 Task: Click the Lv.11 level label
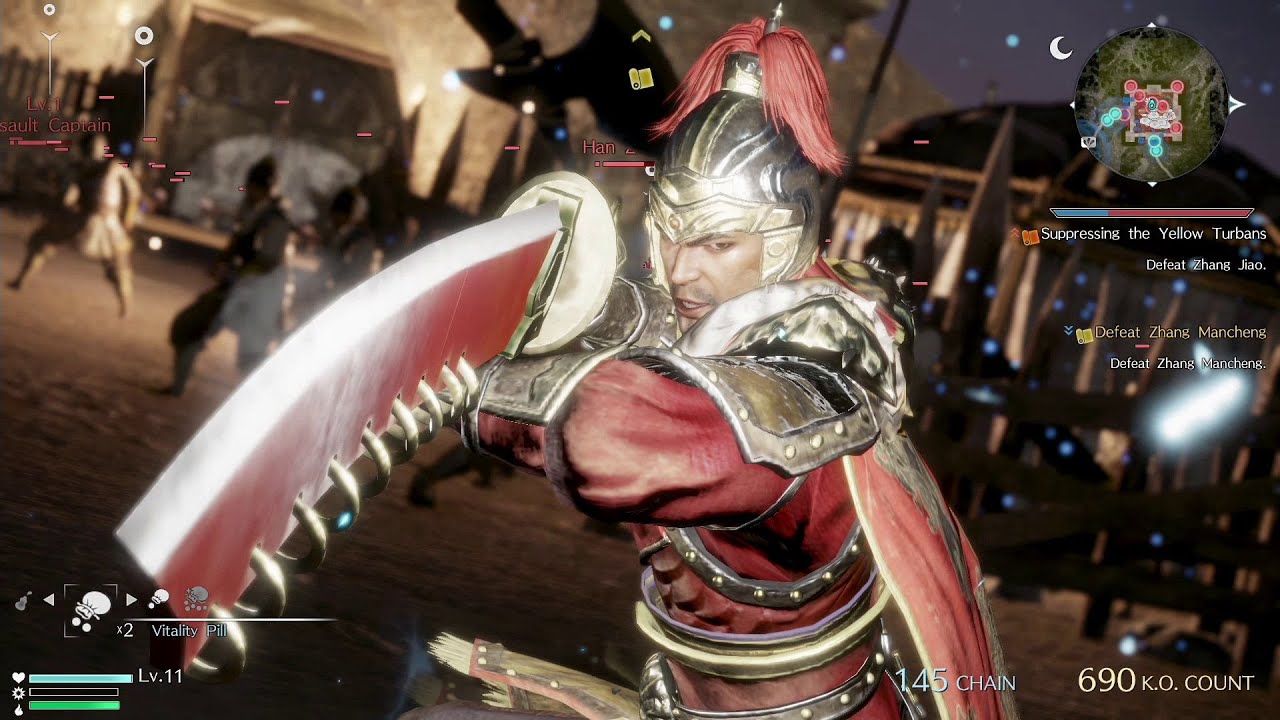[160, 679]
